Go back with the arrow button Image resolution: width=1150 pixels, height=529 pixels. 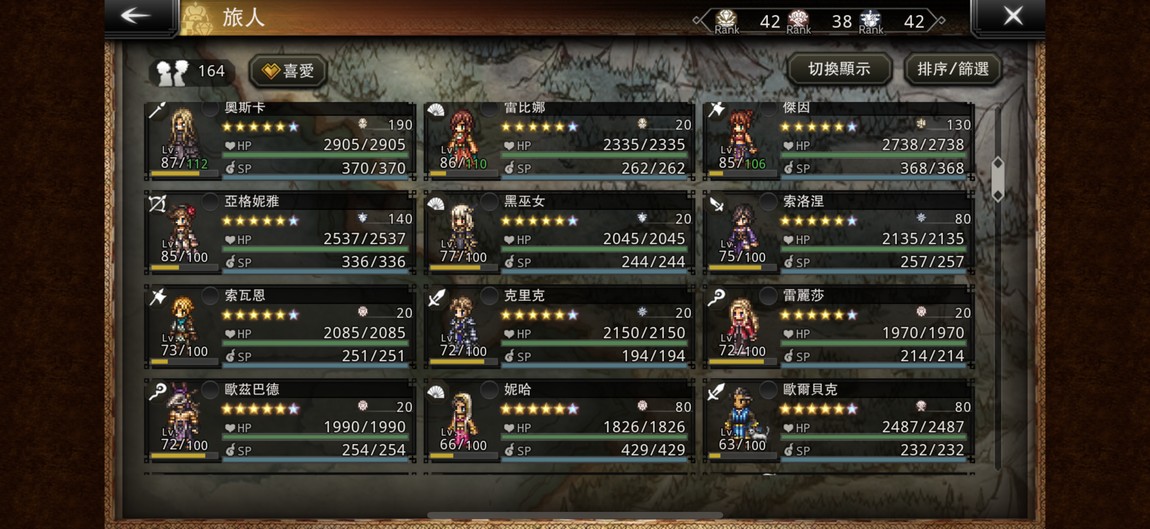[x=136, y=16]
